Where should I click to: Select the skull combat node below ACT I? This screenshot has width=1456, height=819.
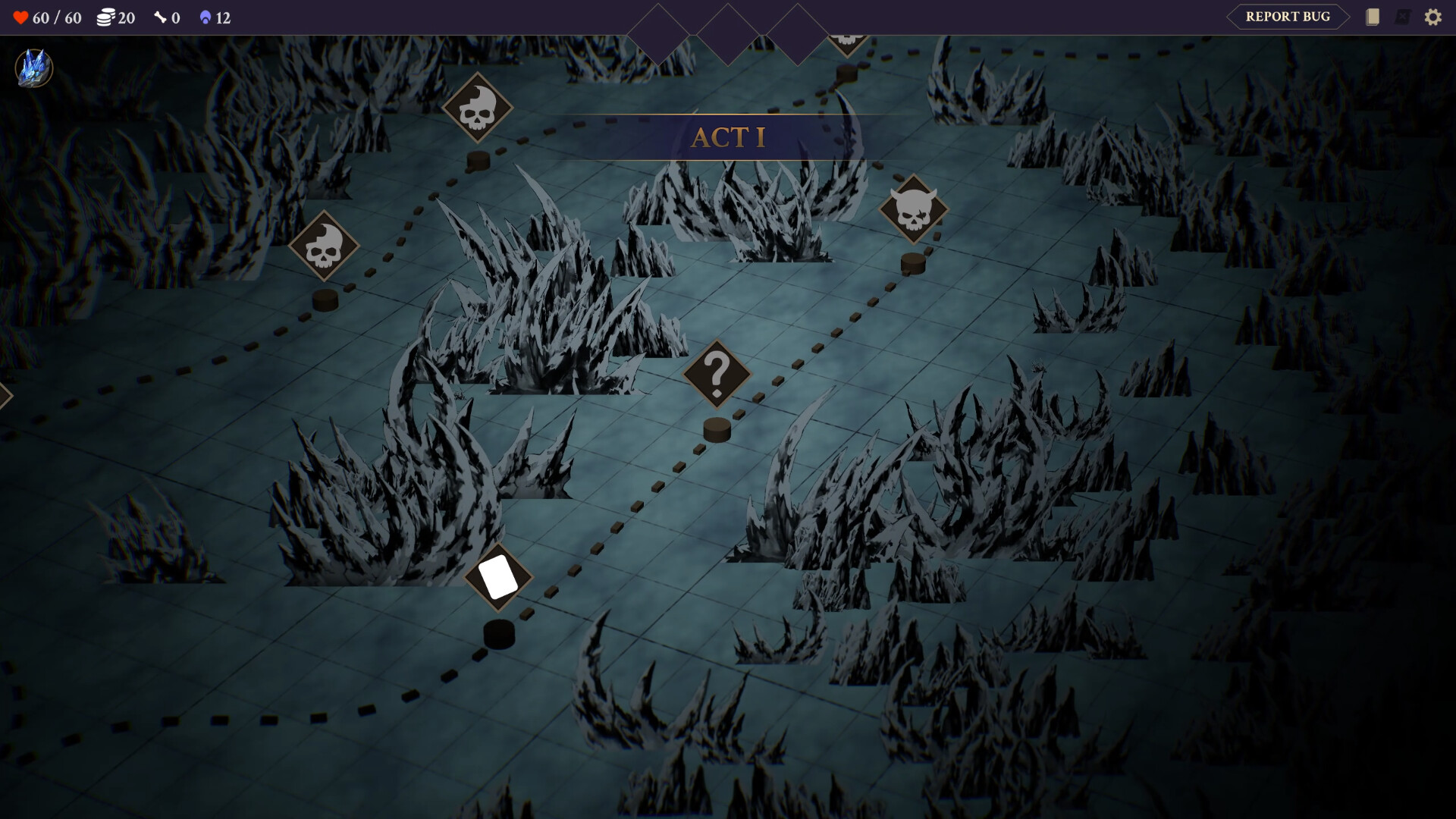(479, 106)
